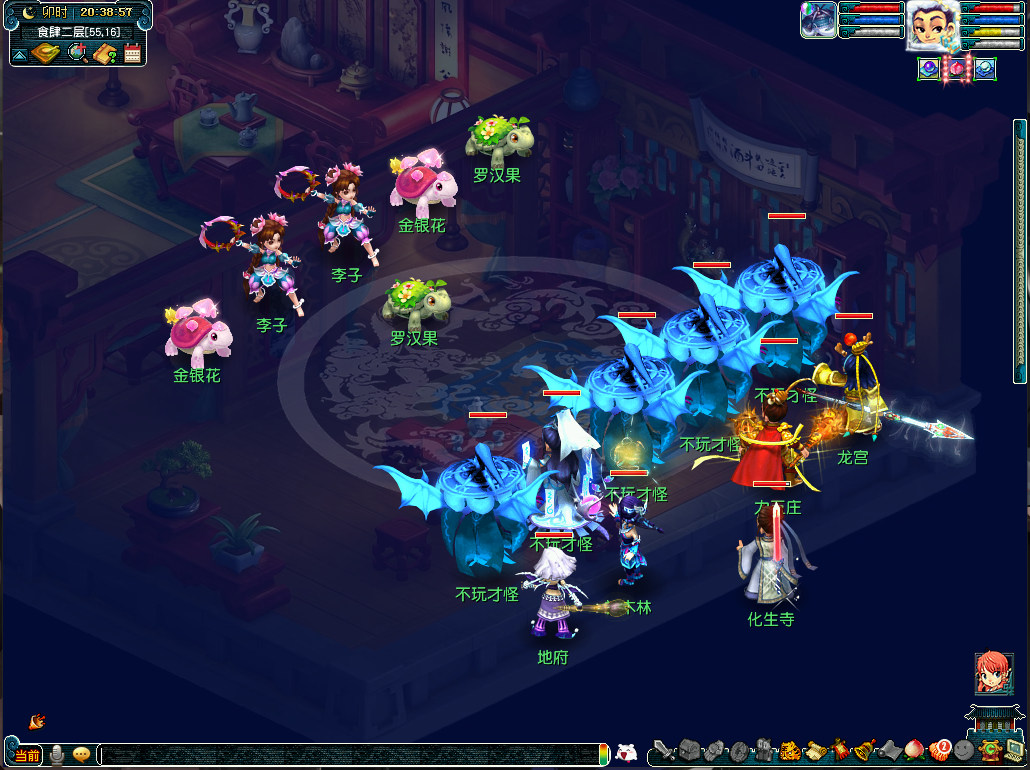Open the red-haired girl portrait icon
Screen dimensions: 1030x770
[994, 673]
